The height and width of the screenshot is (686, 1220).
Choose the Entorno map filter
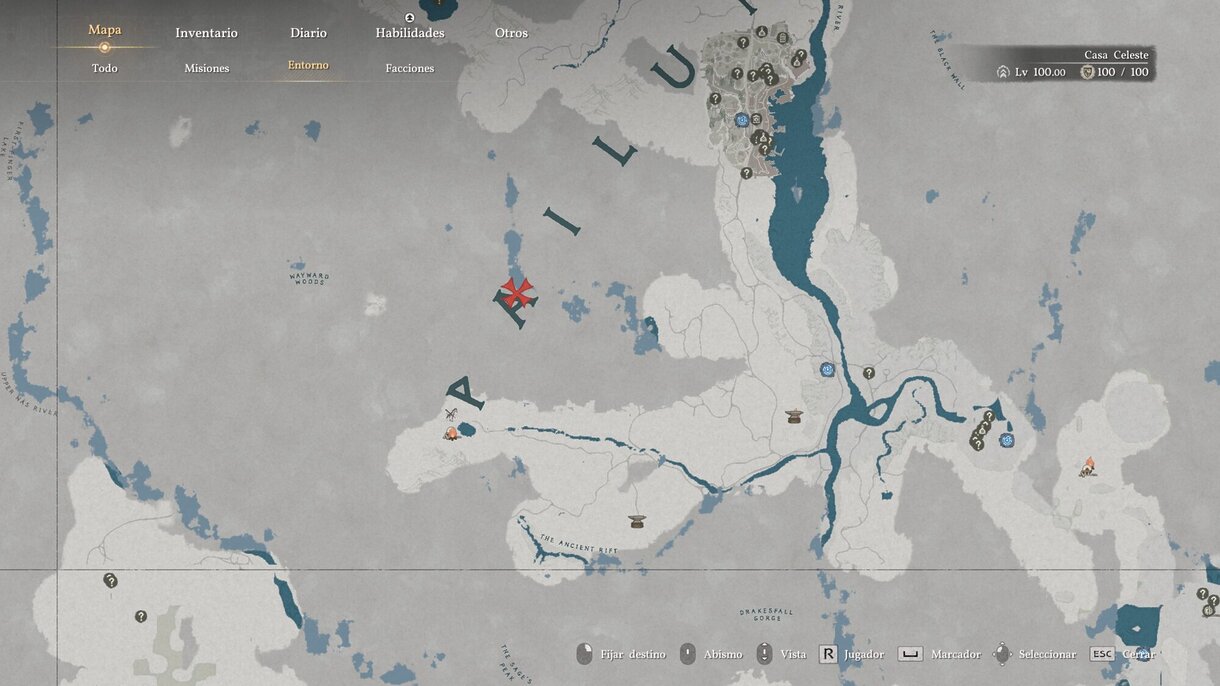pos(308,66)
